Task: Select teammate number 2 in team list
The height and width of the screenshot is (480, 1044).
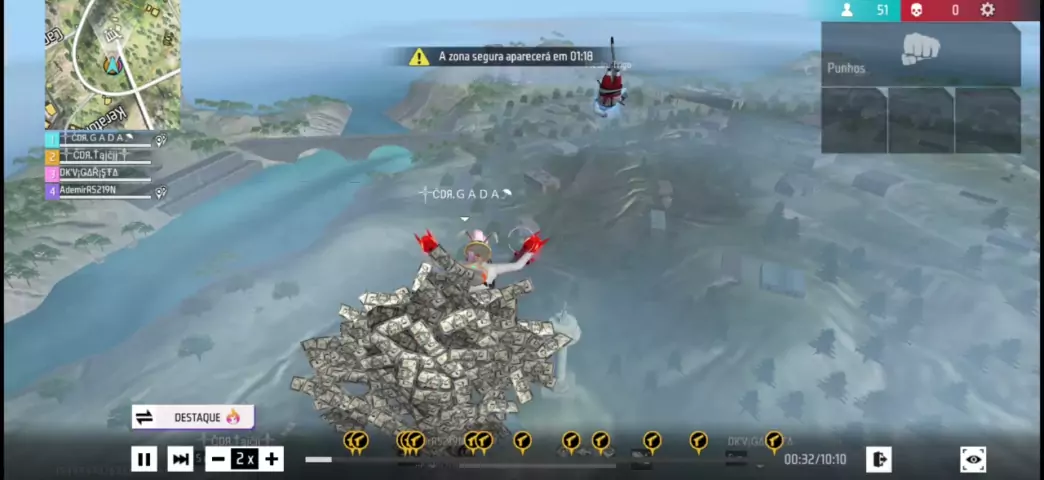Action: [x=98, y=156]
